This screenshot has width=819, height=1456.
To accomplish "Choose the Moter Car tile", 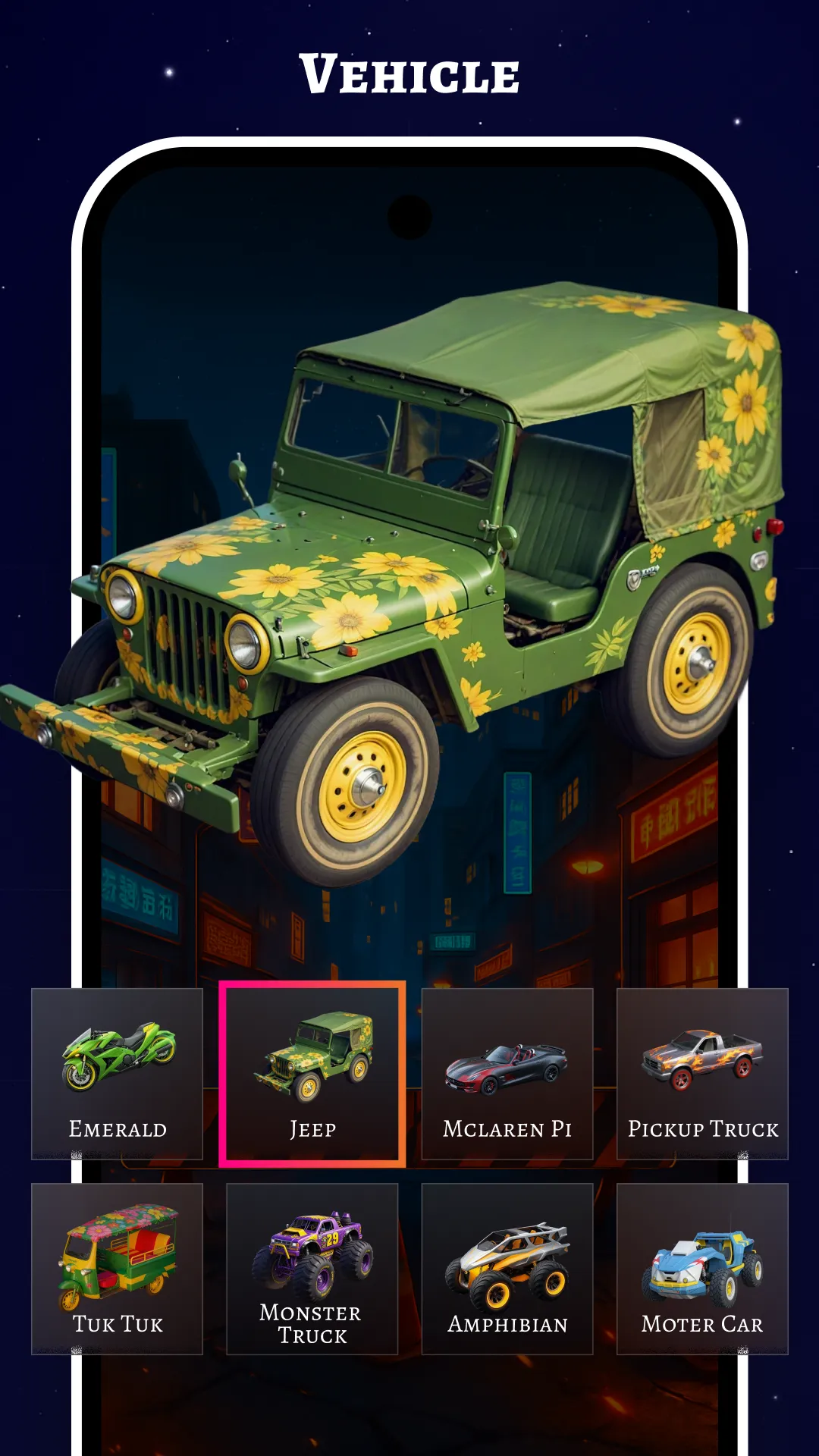I will (702, 1268).
